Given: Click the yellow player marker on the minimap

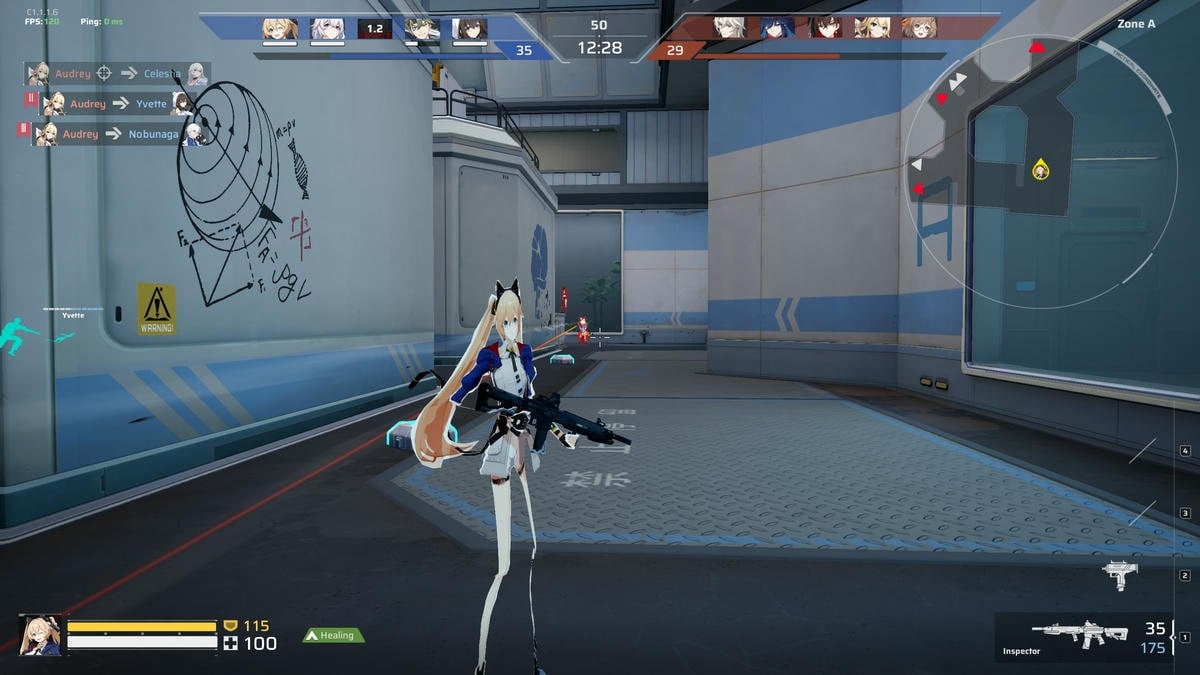Looking at the screenshot, I should tap(1040, 171).
